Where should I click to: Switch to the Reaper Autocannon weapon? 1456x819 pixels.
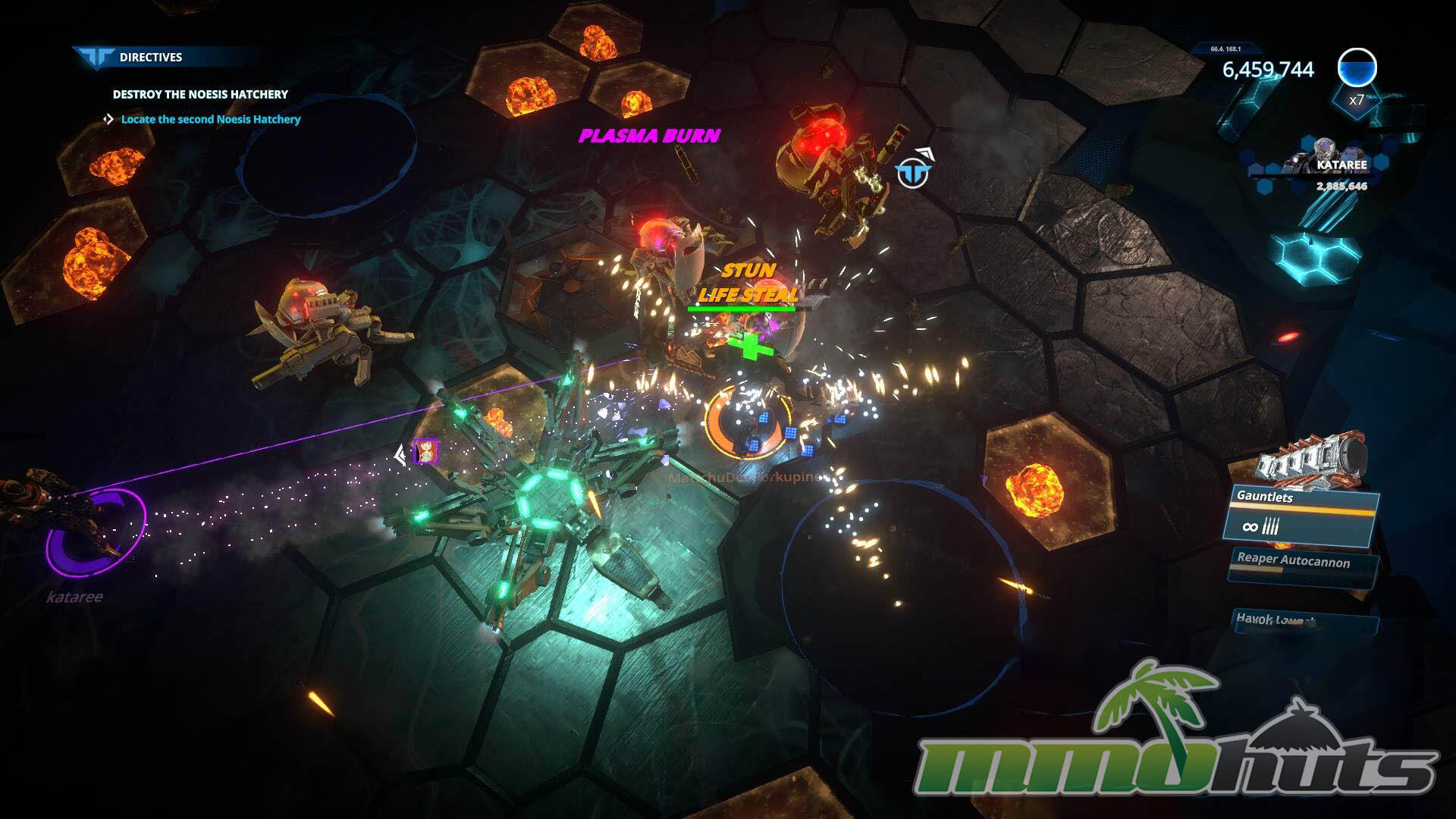tap(1301, 566)
